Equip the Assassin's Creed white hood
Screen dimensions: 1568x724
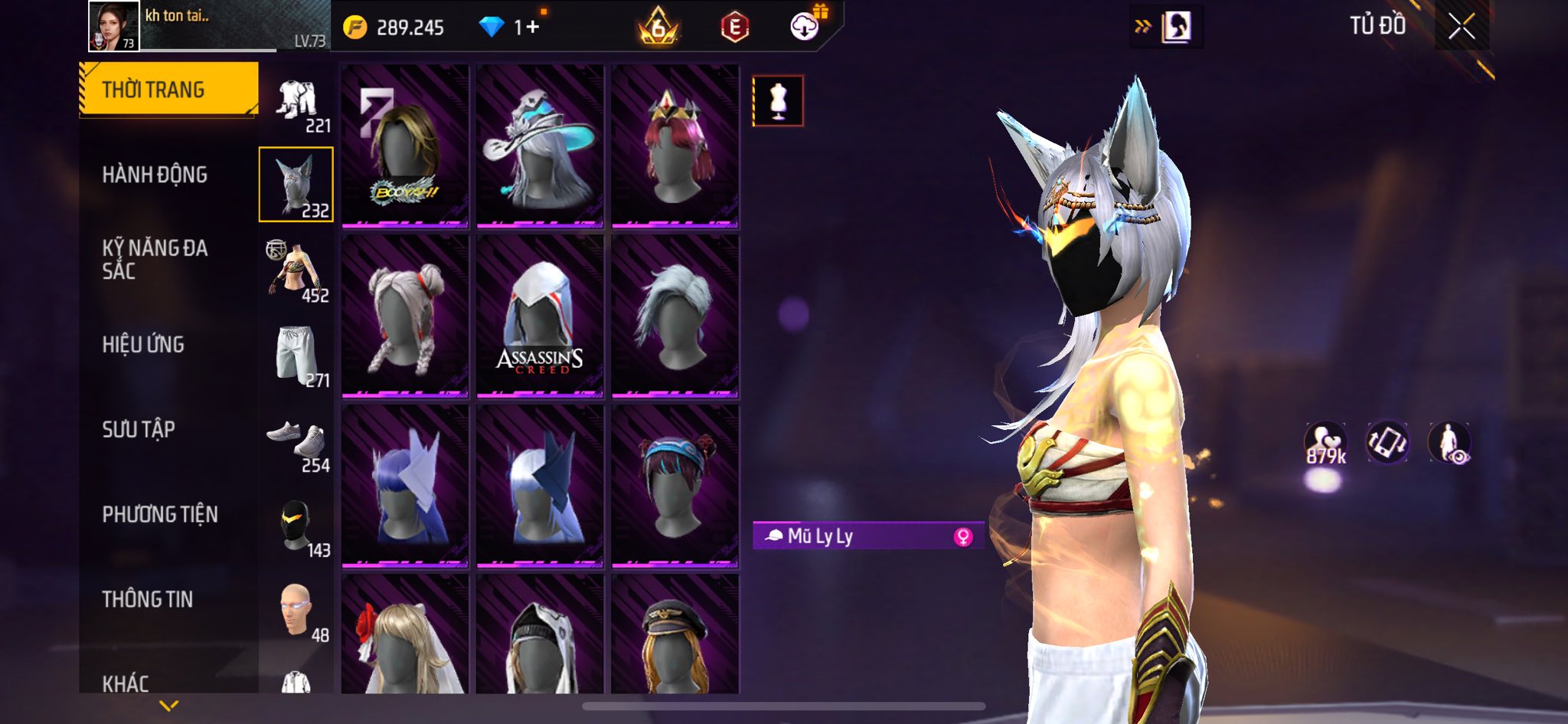[x=540, y=316]
